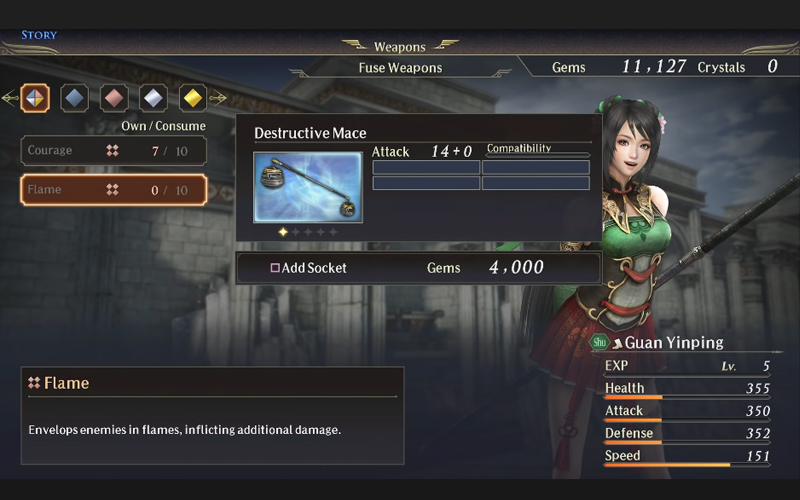Select the Flame attribute row

[114, 190]
